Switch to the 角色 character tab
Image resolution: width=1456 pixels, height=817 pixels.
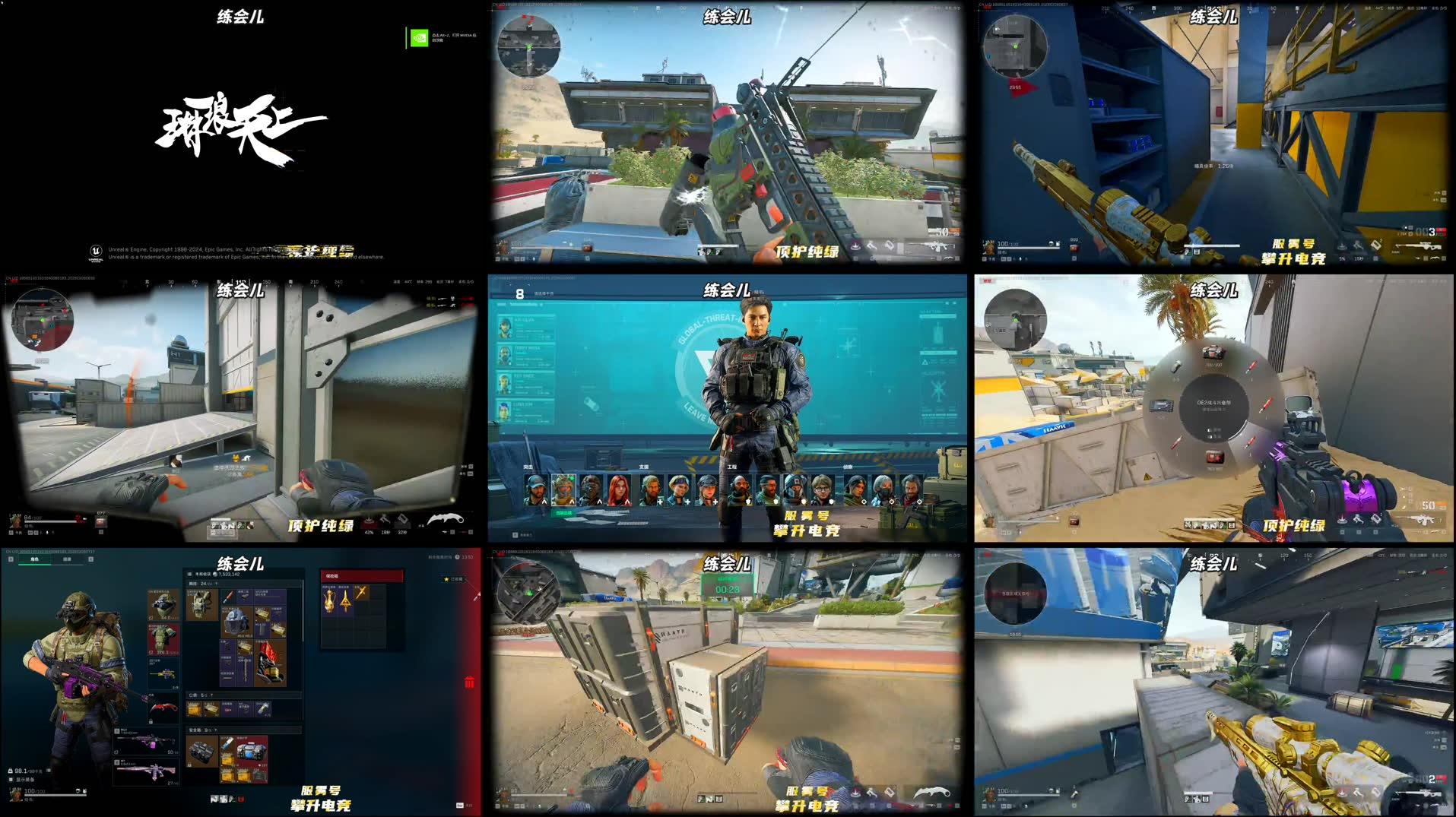pos(33,560)
